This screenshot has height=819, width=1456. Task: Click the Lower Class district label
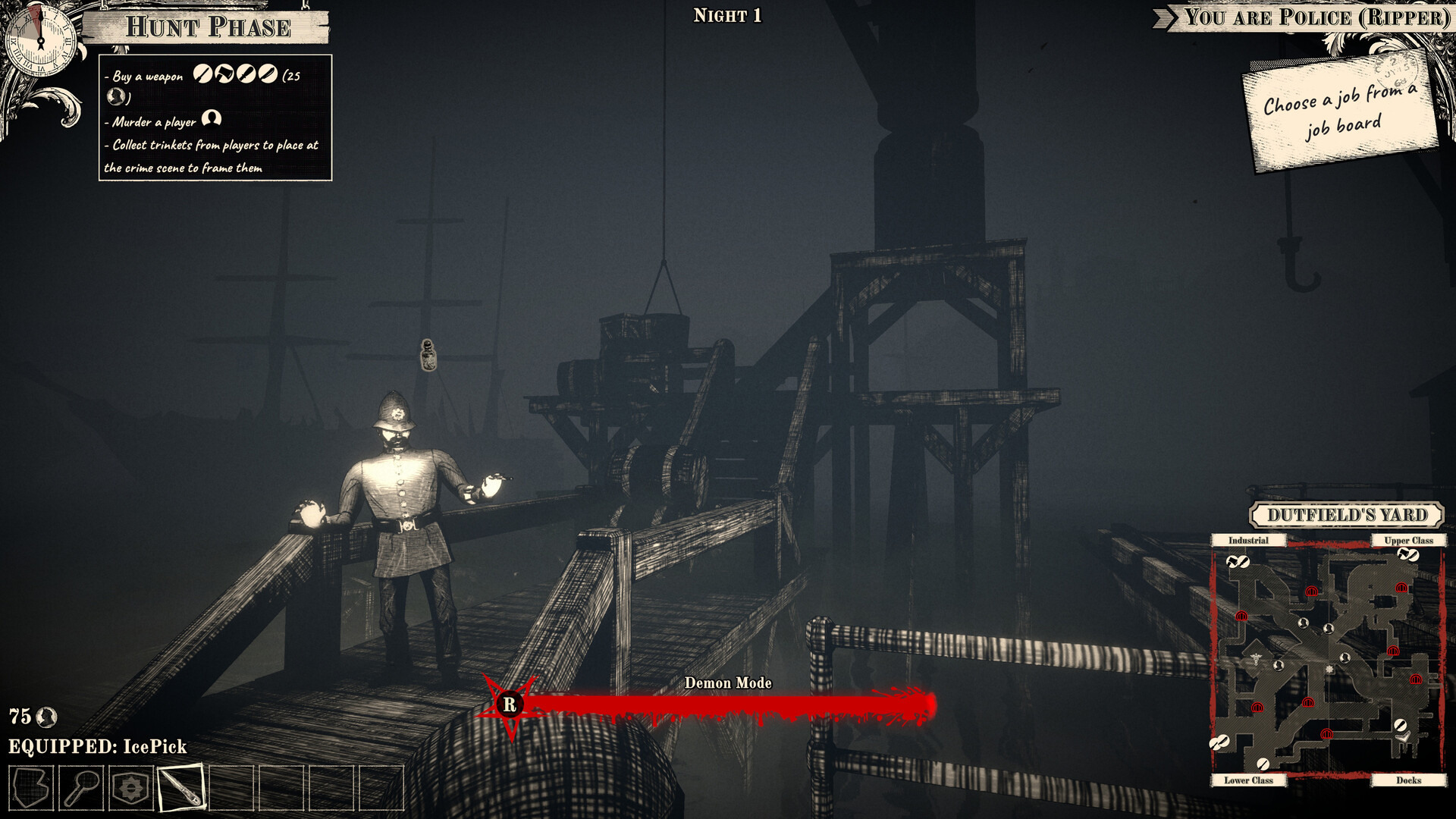click(x=1247, y=780)
